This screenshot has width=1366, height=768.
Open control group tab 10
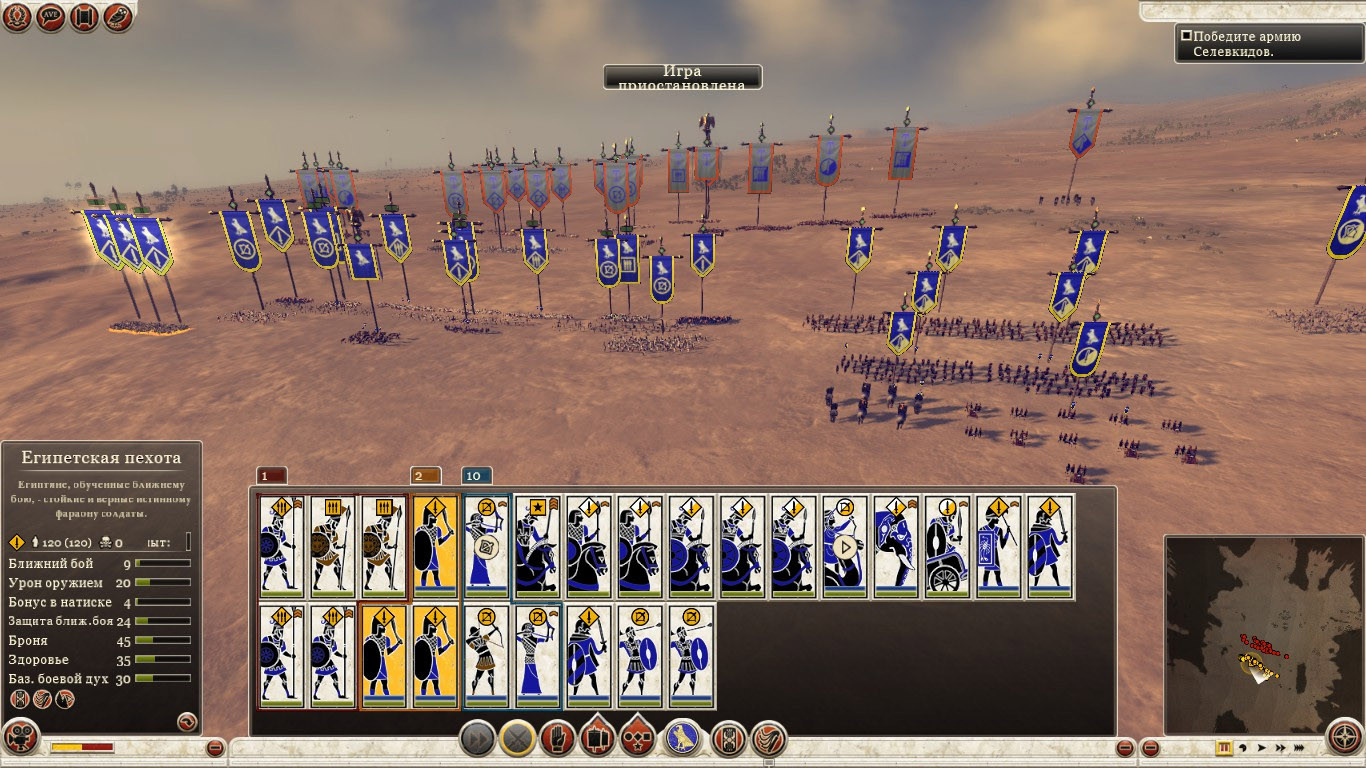tap(476, 476)
